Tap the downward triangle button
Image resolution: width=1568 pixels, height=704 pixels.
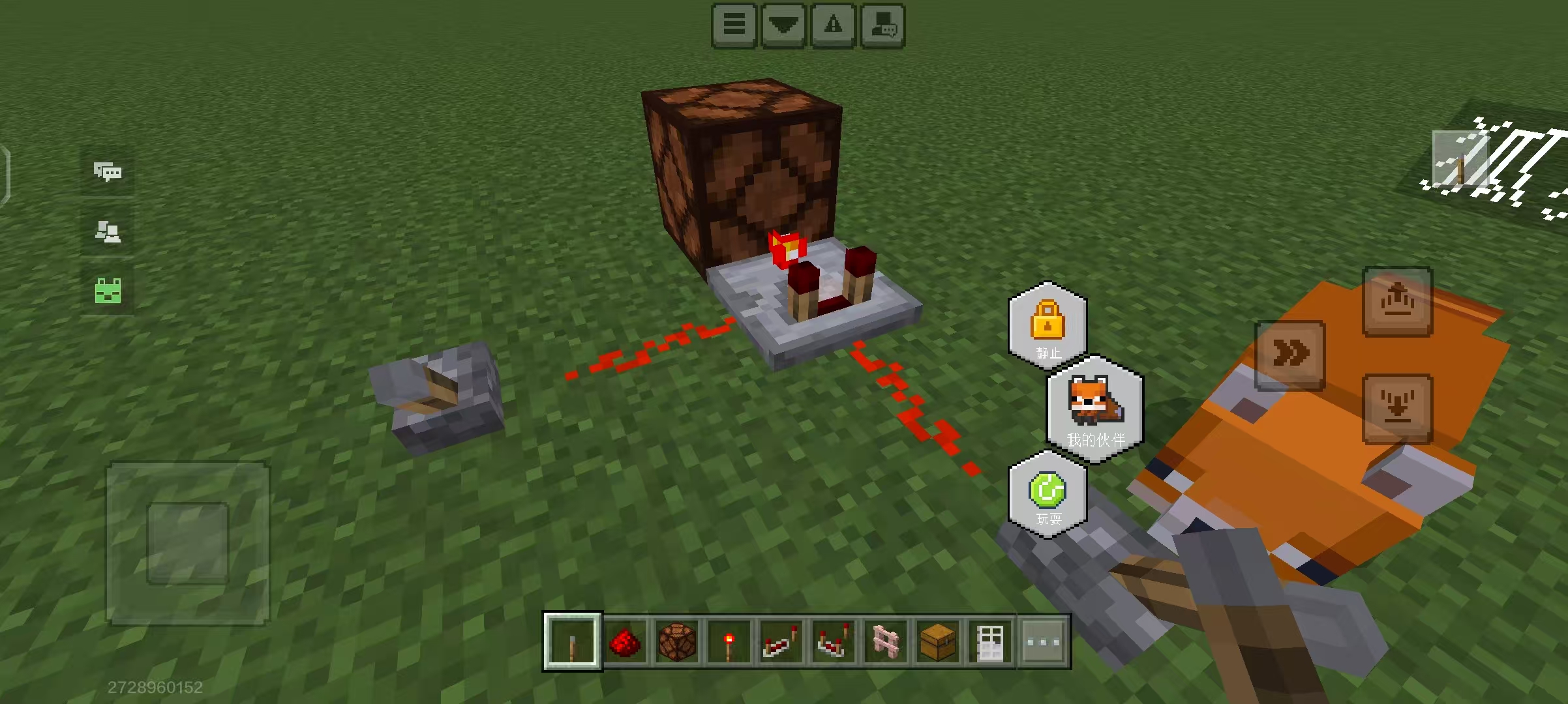click(x=783, y=25)
